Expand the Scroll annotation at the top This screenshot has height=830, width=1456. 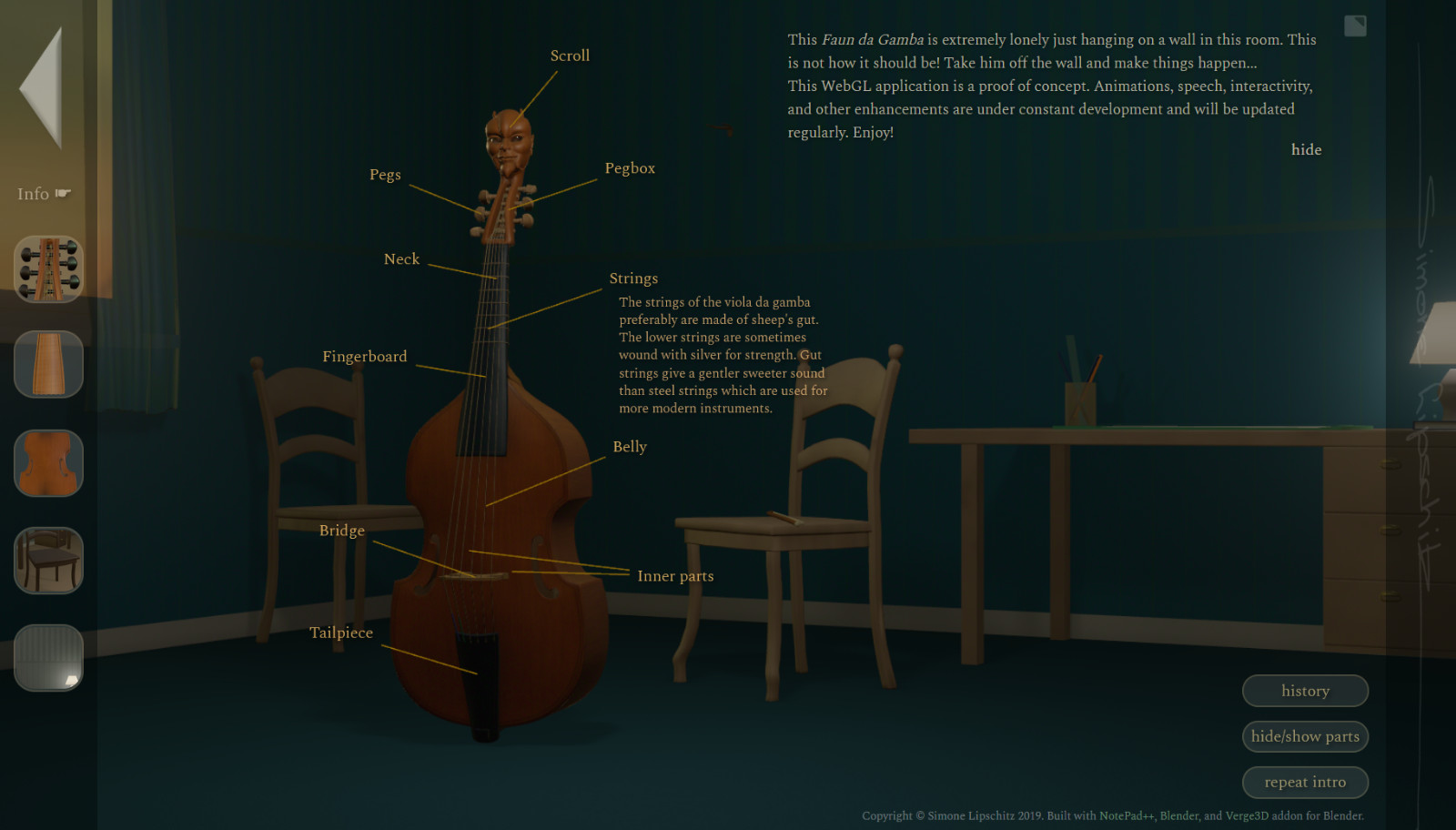tap(570, 55)
